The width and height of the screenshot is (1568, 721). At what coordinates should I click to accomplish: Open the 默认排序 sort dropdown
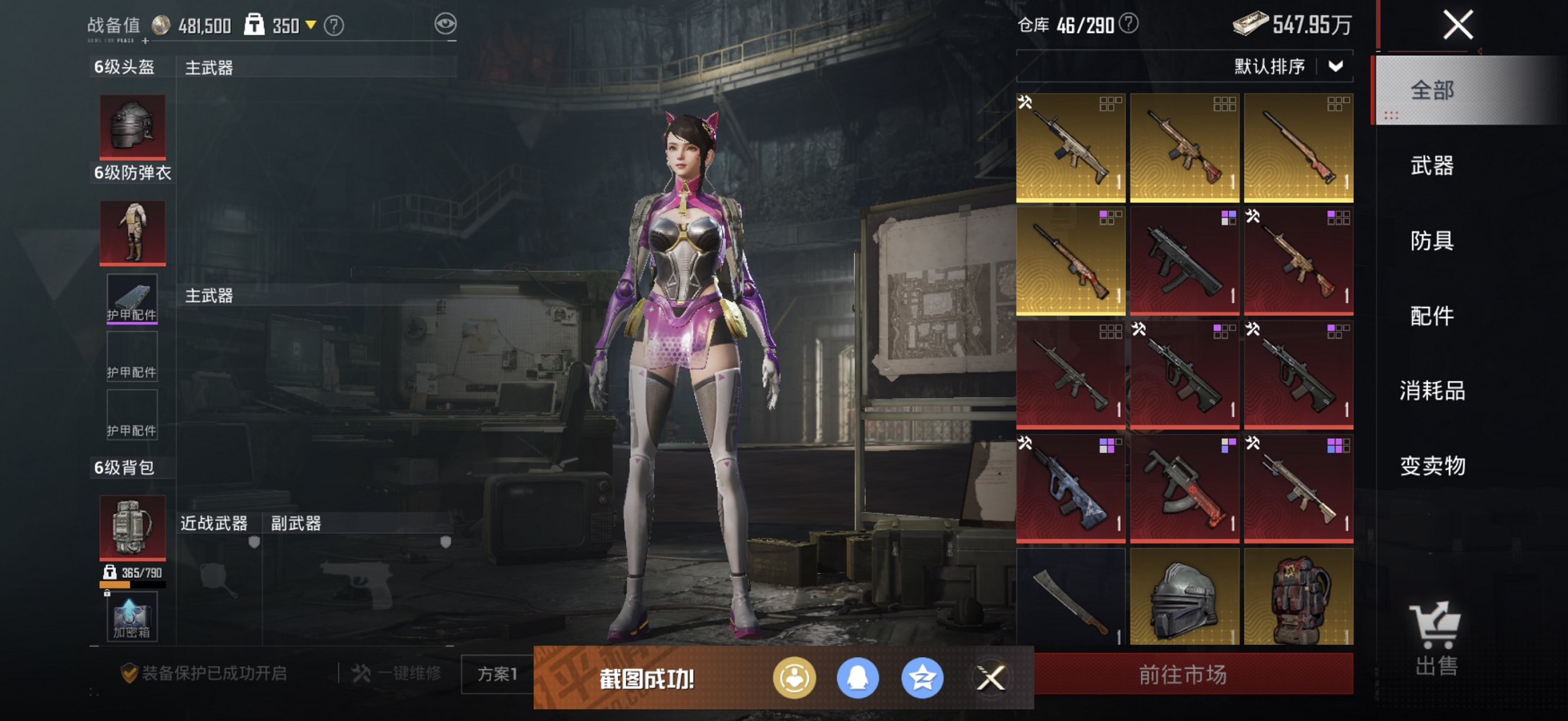click(x=1289, y=67)
